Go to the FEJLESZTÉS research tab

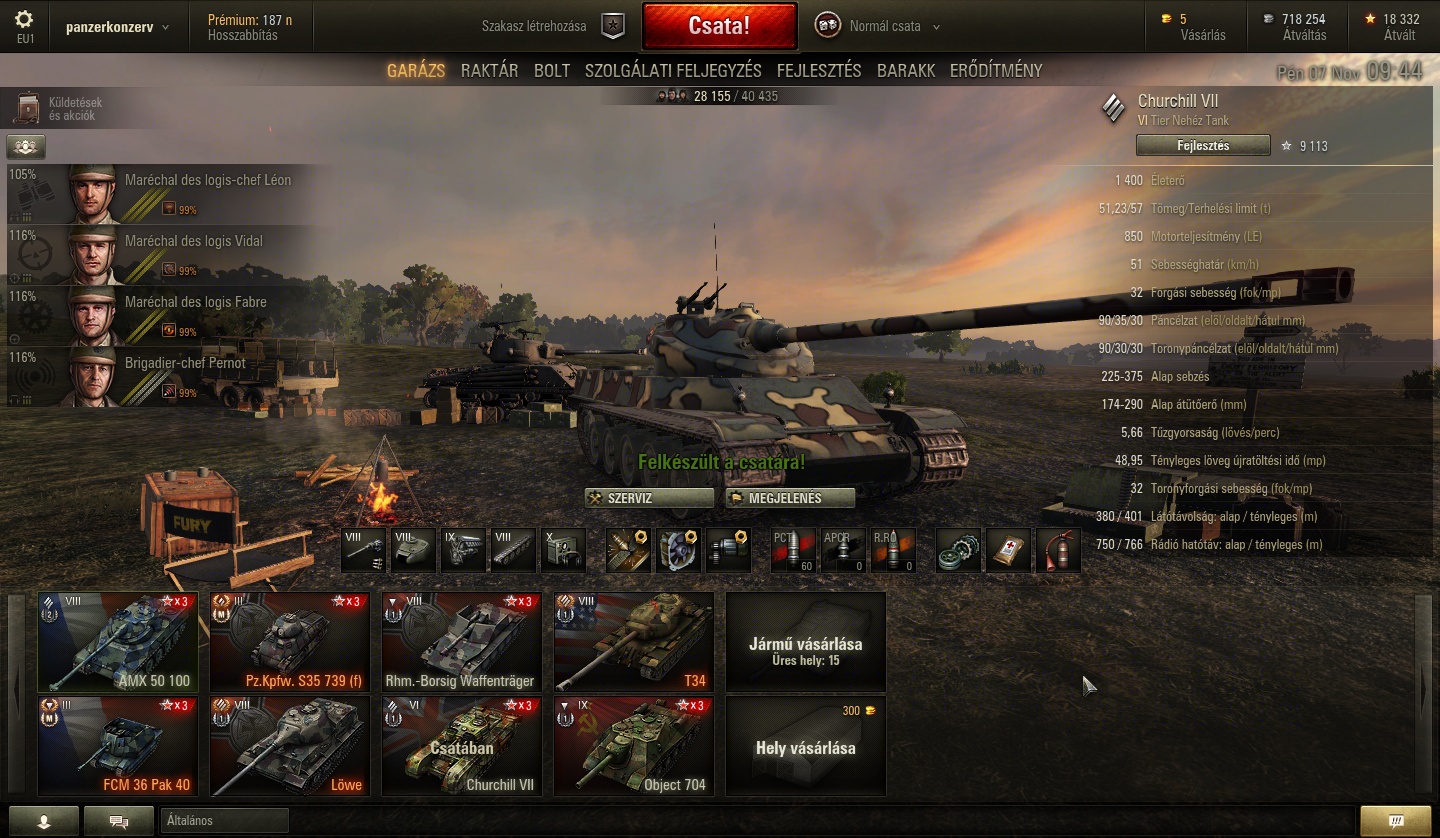click(x=819, y=71)
